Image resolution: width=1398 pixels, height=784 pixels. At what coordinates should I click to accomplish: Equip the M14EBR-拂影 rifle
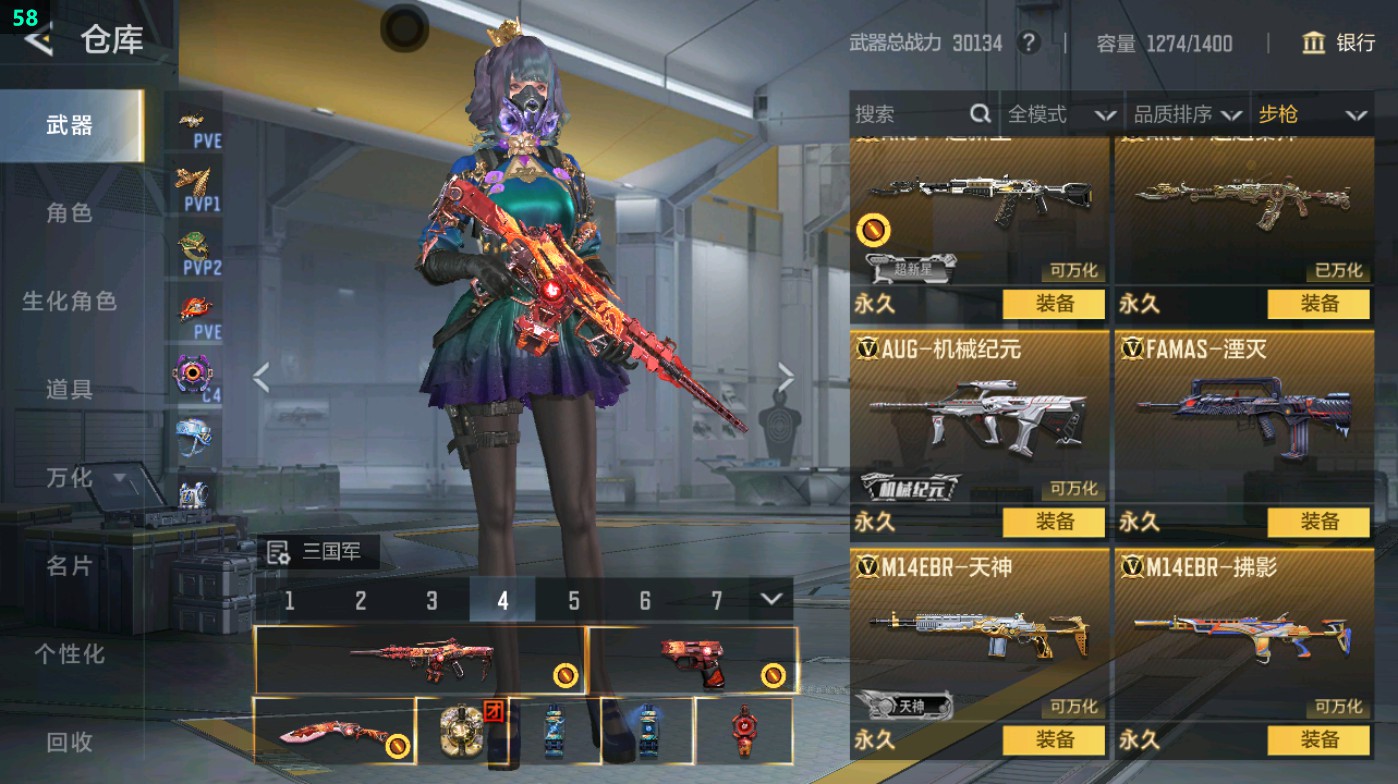click(1319, 740)
